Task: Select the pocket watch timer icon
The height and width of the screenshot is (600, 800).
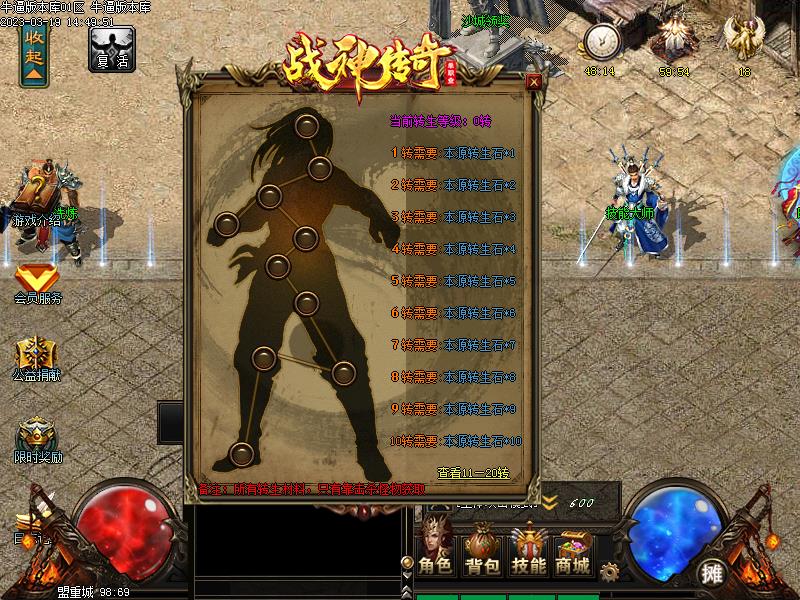Action: [x=601, y=44]
